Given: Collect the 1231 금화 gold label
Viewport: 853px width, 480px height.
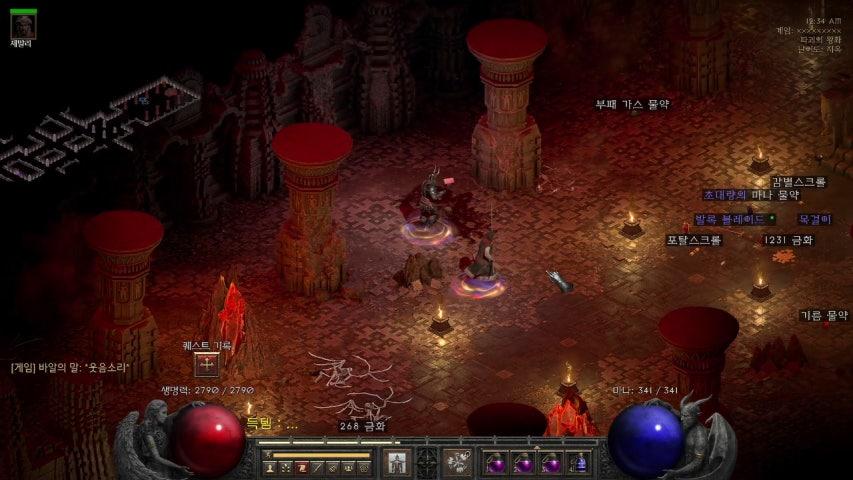Looking at the screenshot, I should [788, 240].
